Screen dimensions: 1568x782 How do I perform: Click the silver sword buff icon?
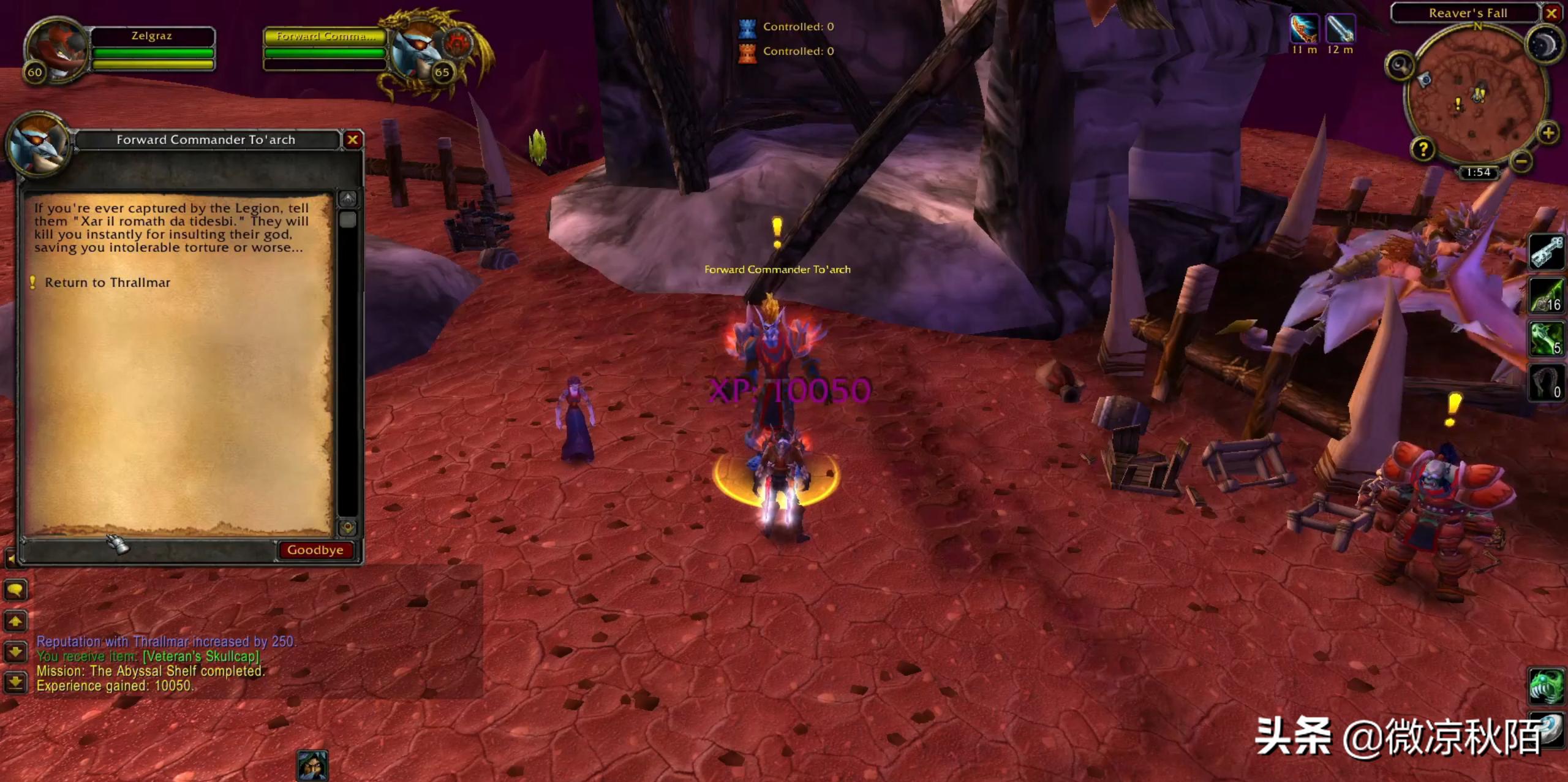(x=1340, y=29)
